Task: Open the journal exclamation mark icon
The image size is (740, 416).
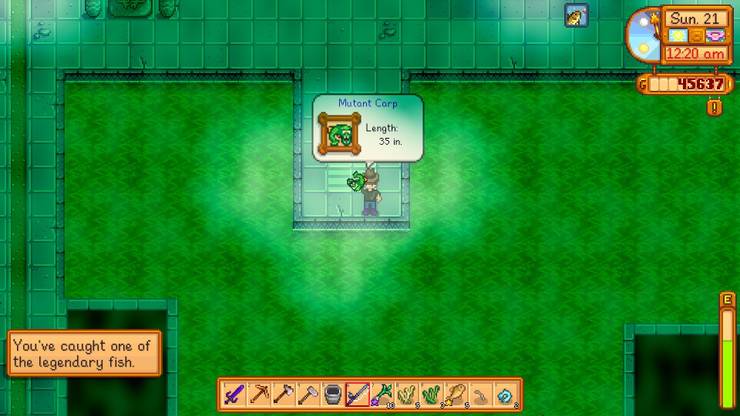Action: coord(714,107)
